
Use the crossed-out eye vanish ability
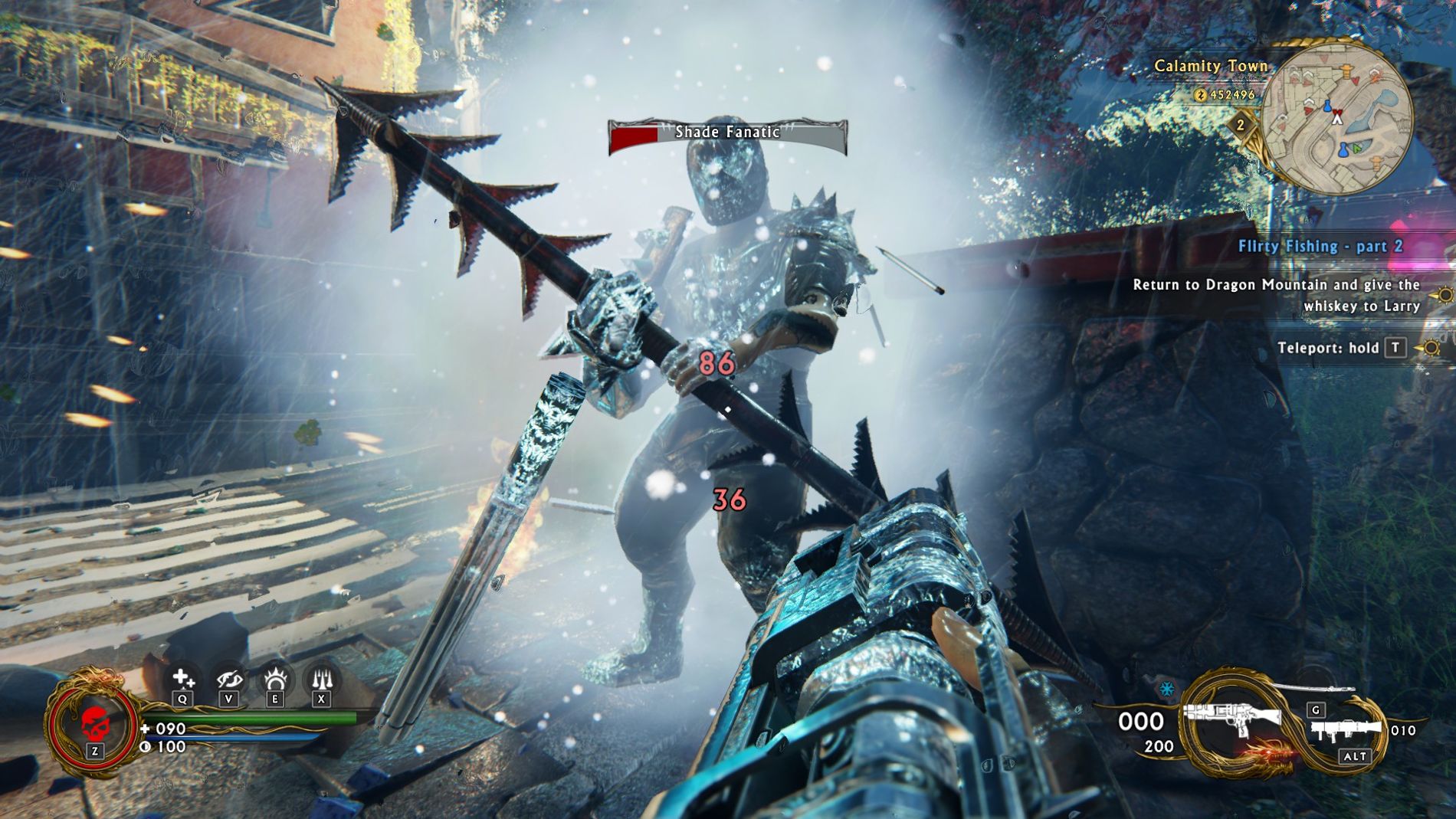coord(228,679)
